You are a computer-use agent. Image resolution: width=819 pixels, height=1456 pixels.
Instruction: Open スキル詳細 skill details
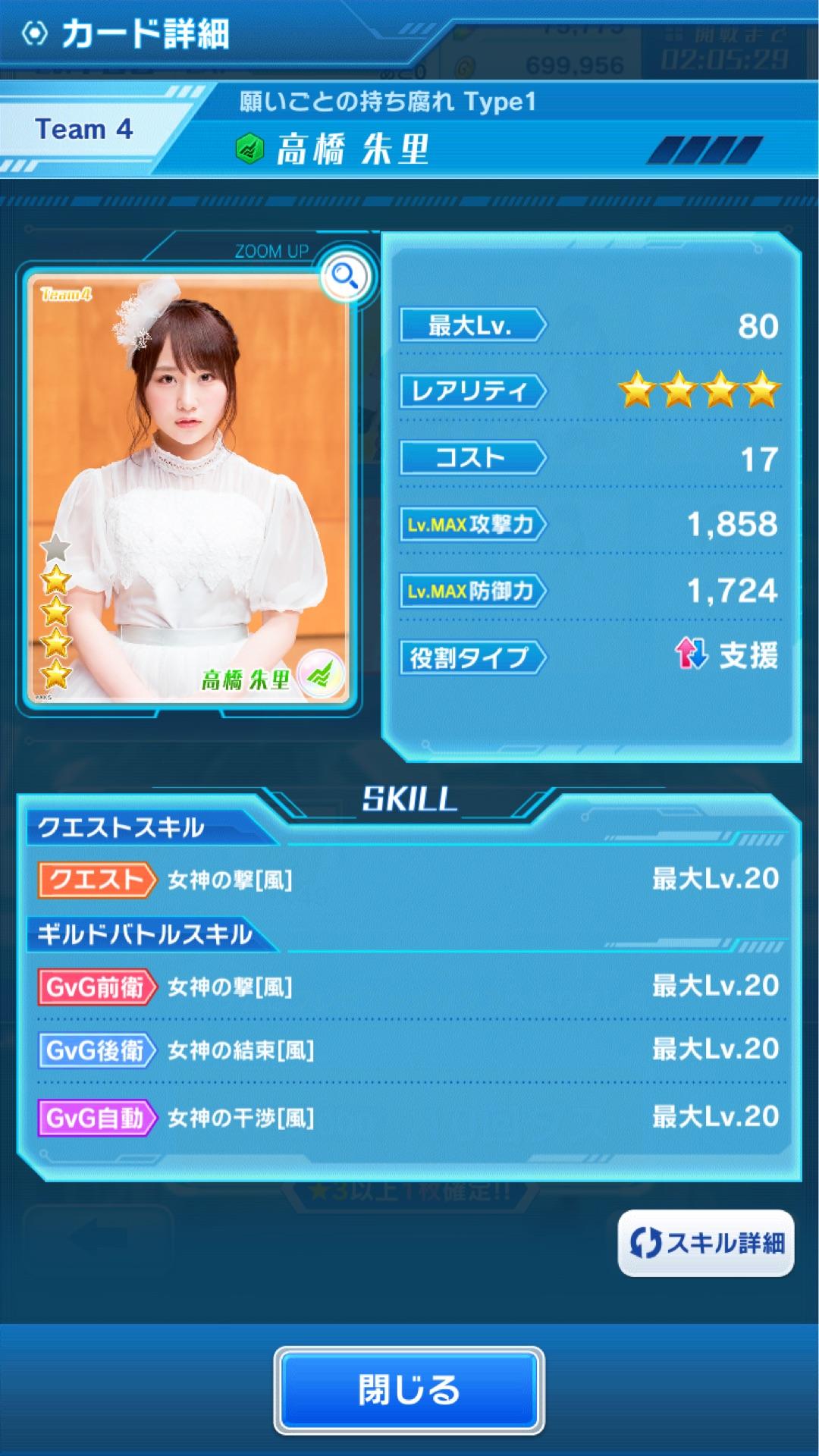[x=706, y=1243]
